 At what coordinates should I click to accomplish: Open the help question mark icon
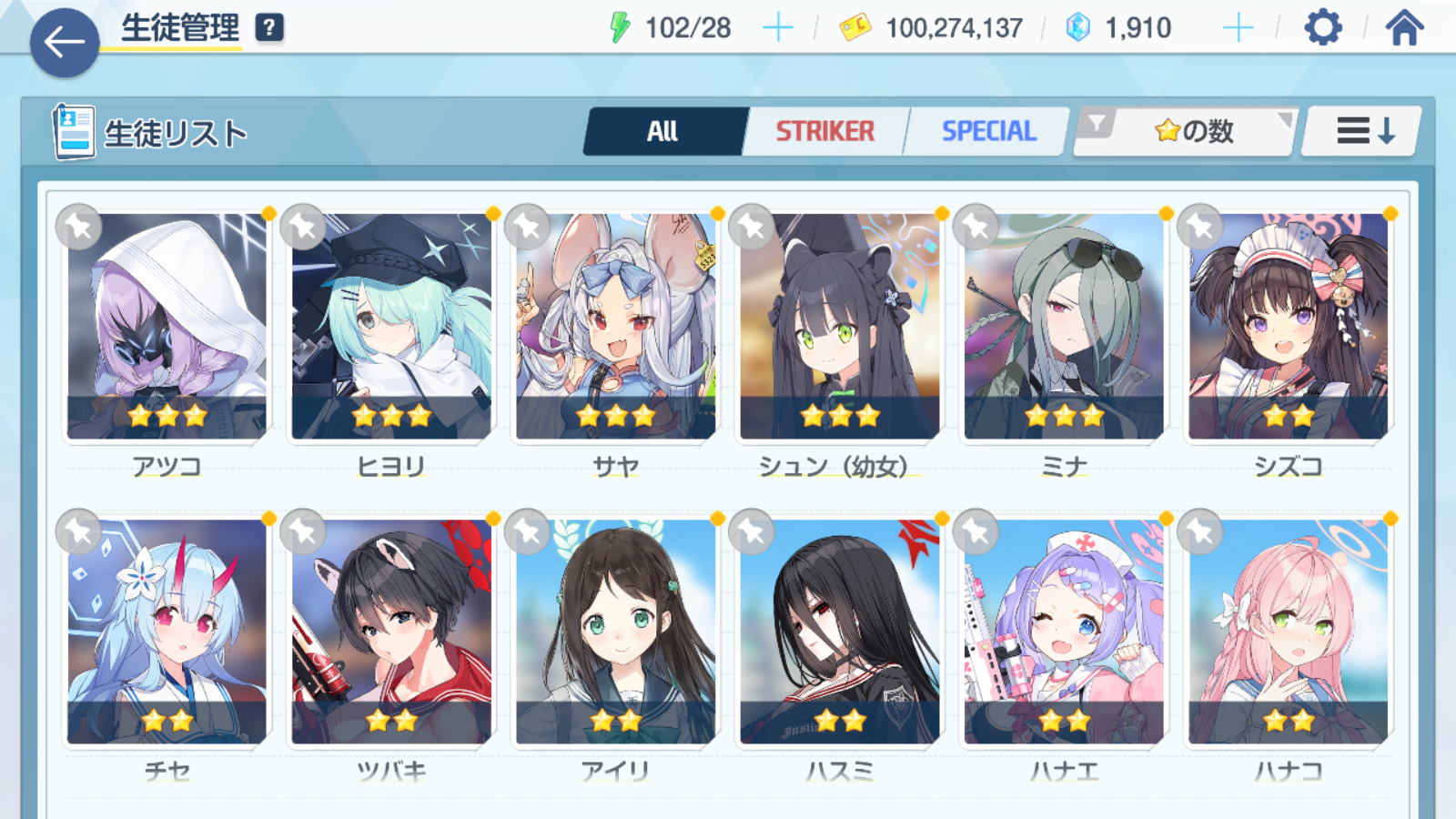268,28
